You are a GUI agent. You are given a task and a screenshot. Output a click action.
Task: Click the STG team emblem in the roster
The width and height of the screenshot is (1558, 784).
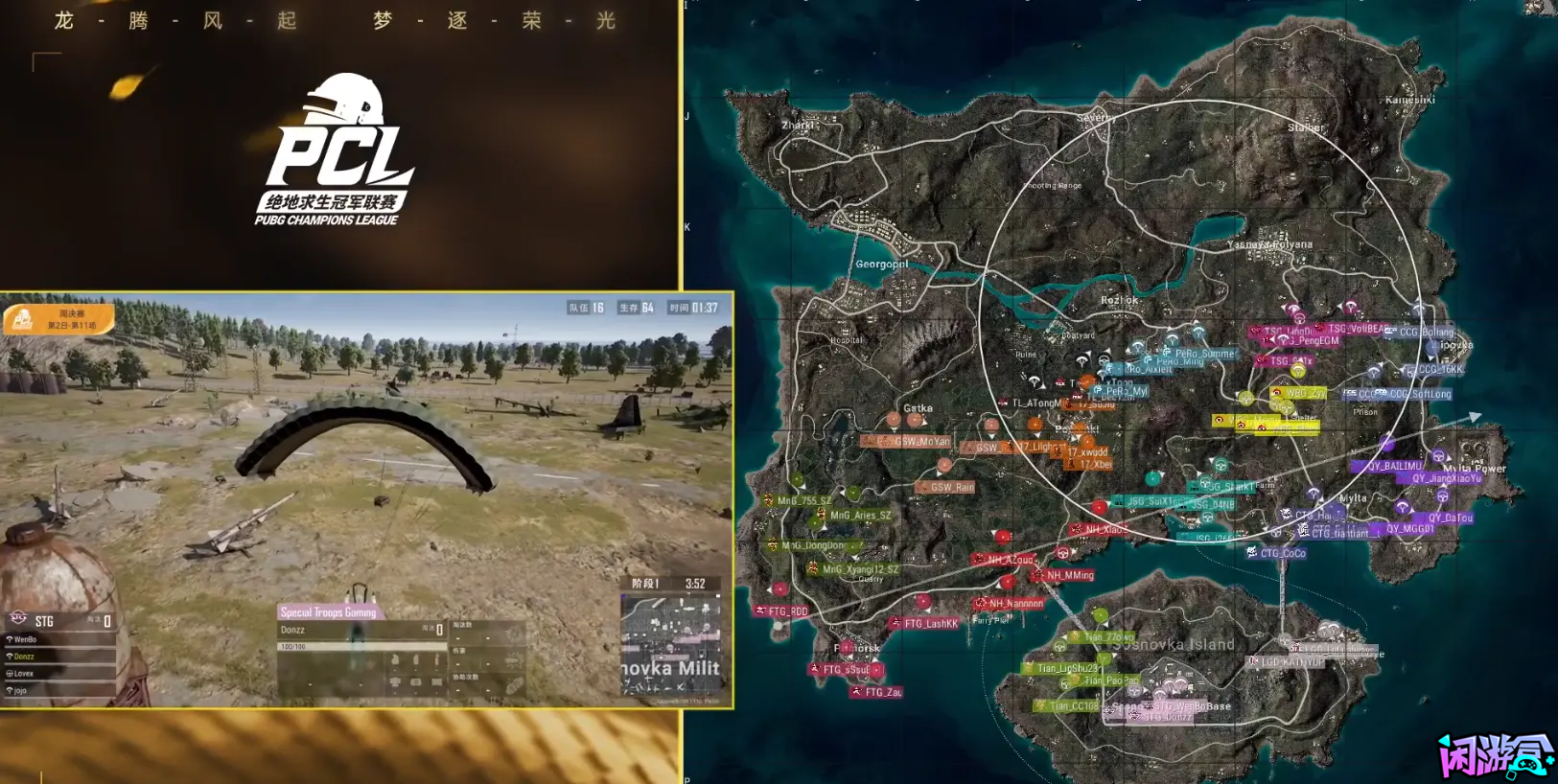pos(18,617)
